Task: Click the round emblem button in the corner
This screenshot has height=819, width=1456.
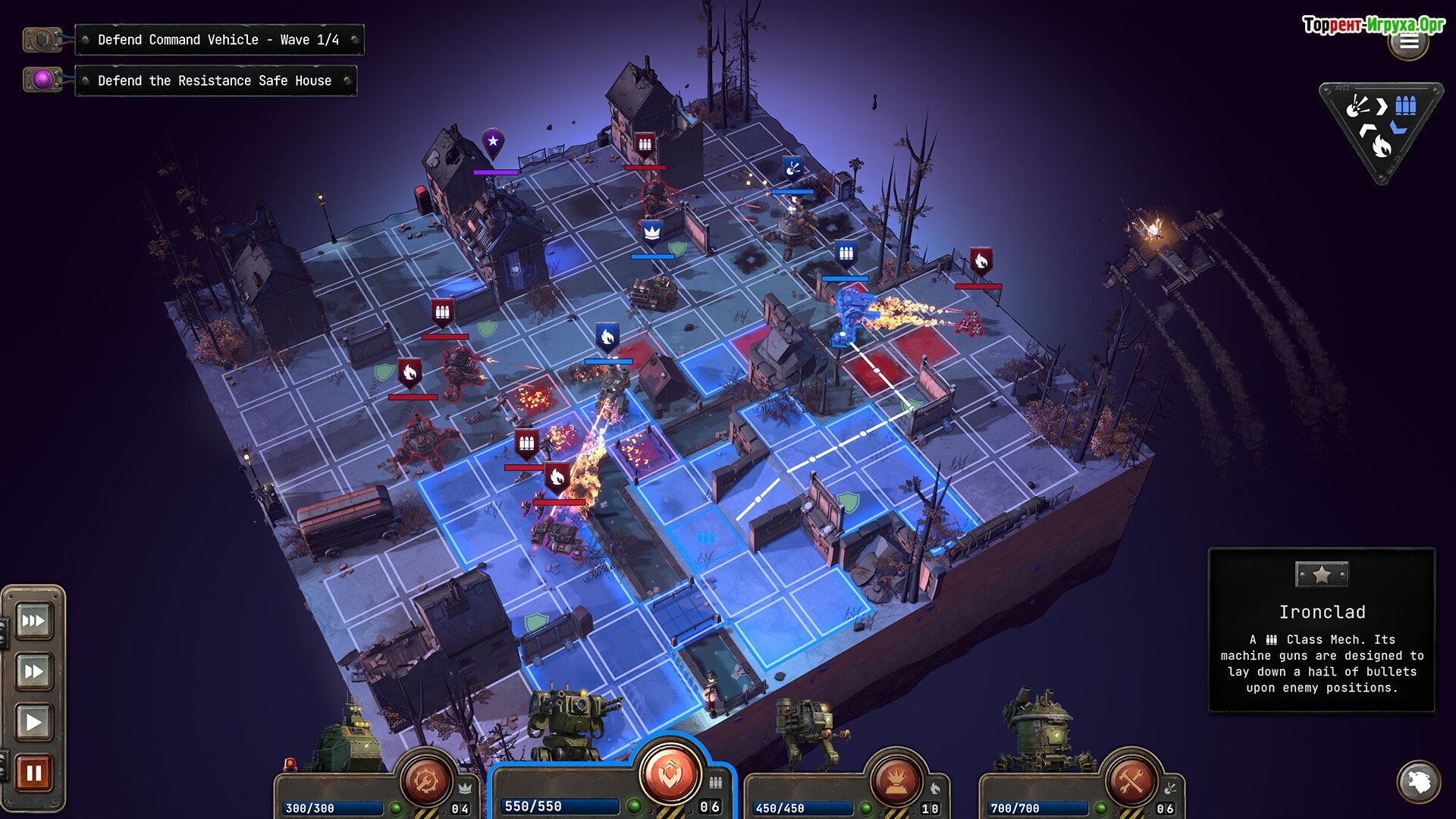Action: point(1418,781)
